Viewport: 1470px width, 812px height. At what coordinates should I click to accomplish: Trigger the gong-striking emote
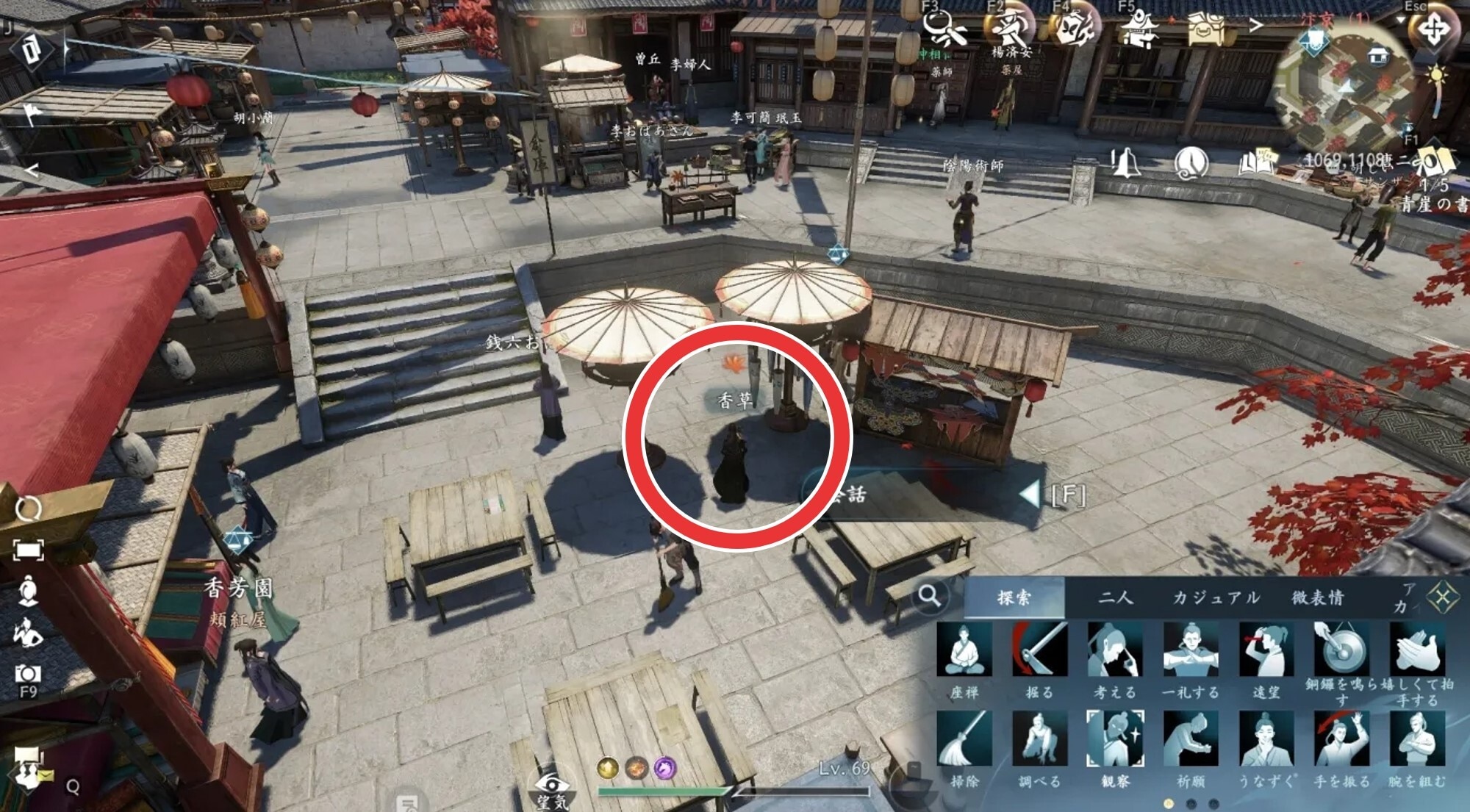(1341, 651)
